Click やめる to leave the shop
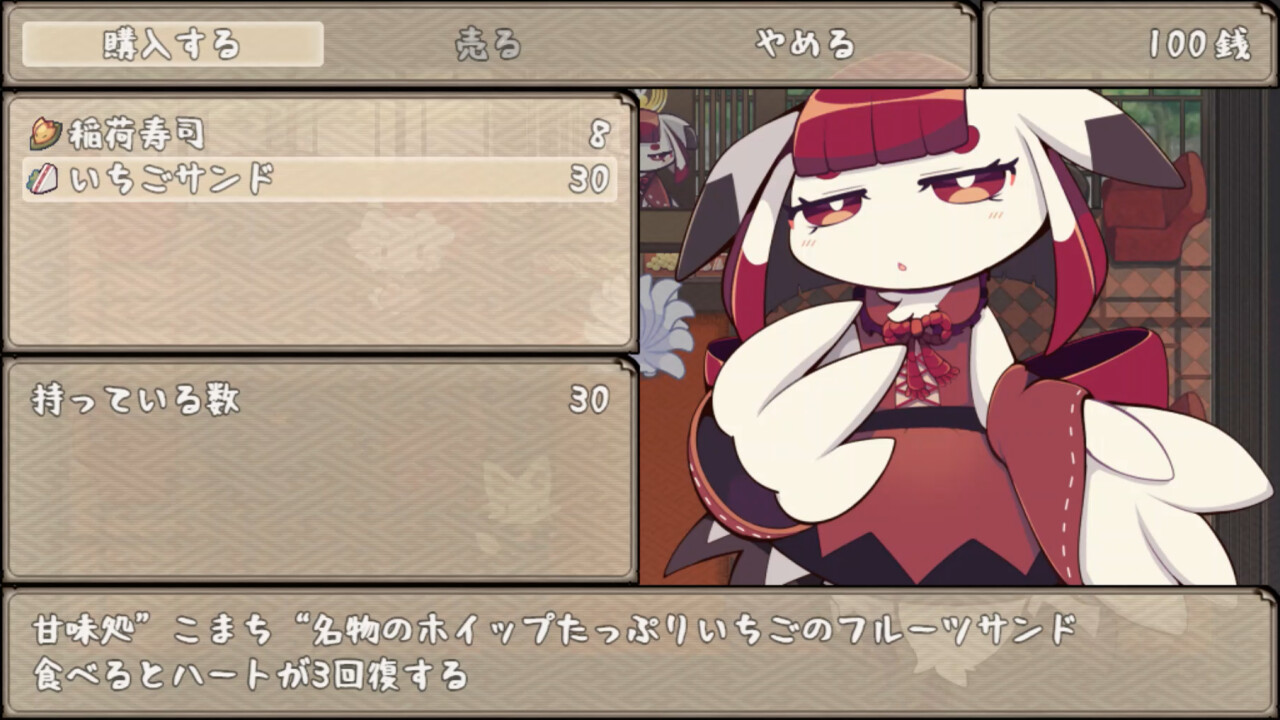1280x720 pixels. 805,44
